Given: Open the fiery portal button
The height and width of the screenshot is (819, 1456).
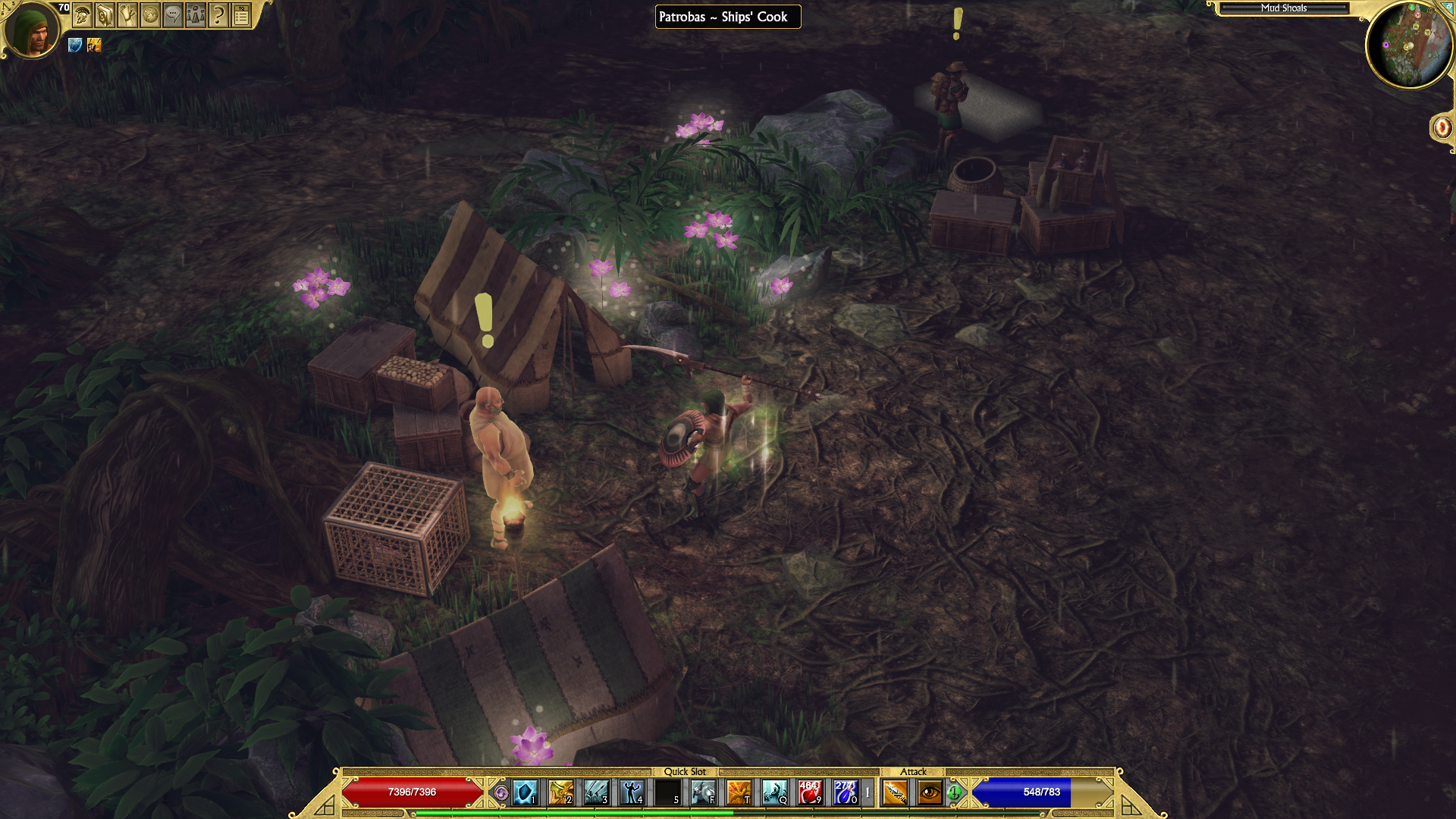Looking at the screenshot, I should tap(1442, 127).
